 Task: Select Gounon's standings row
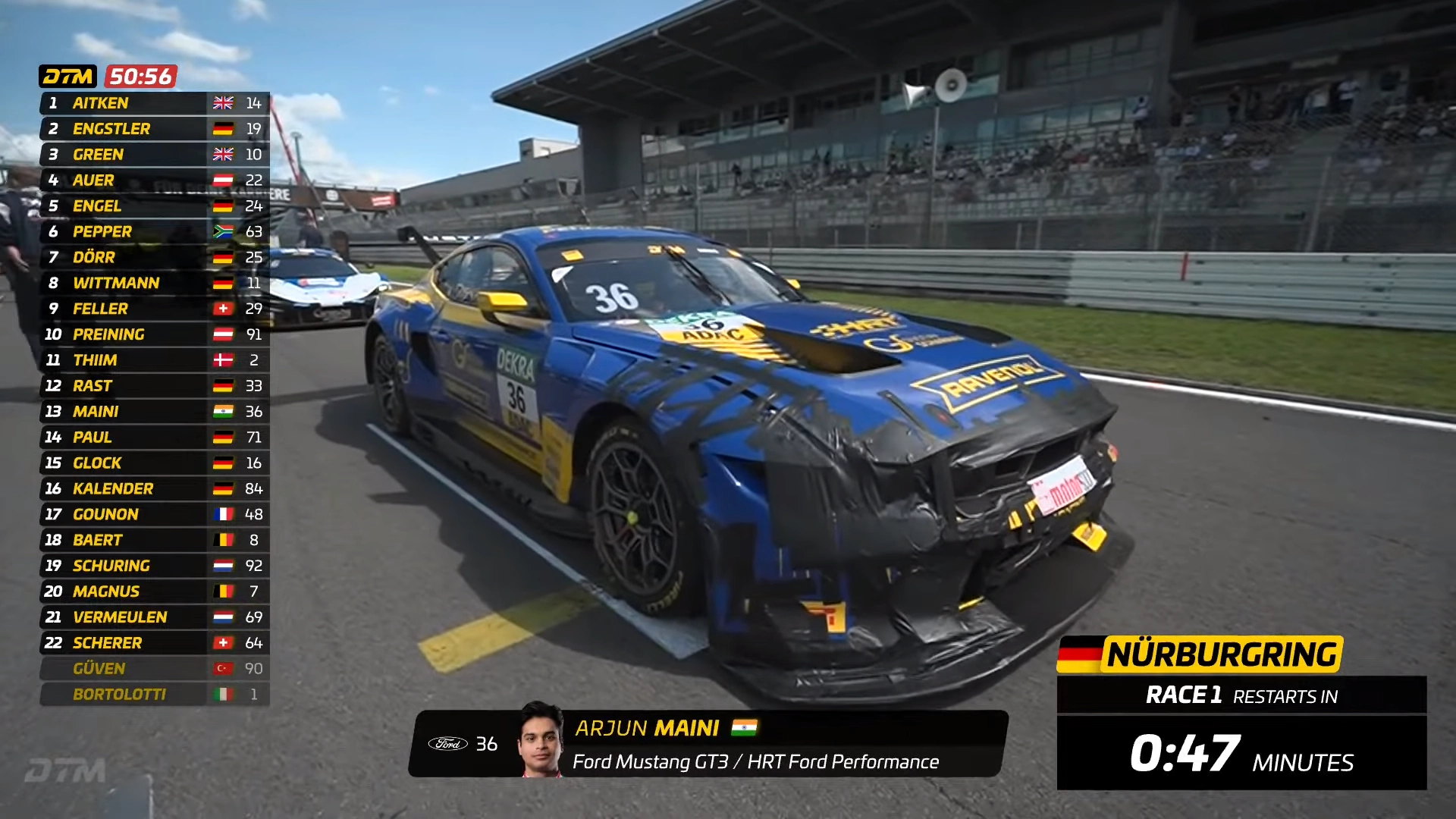tap(154, 514)
